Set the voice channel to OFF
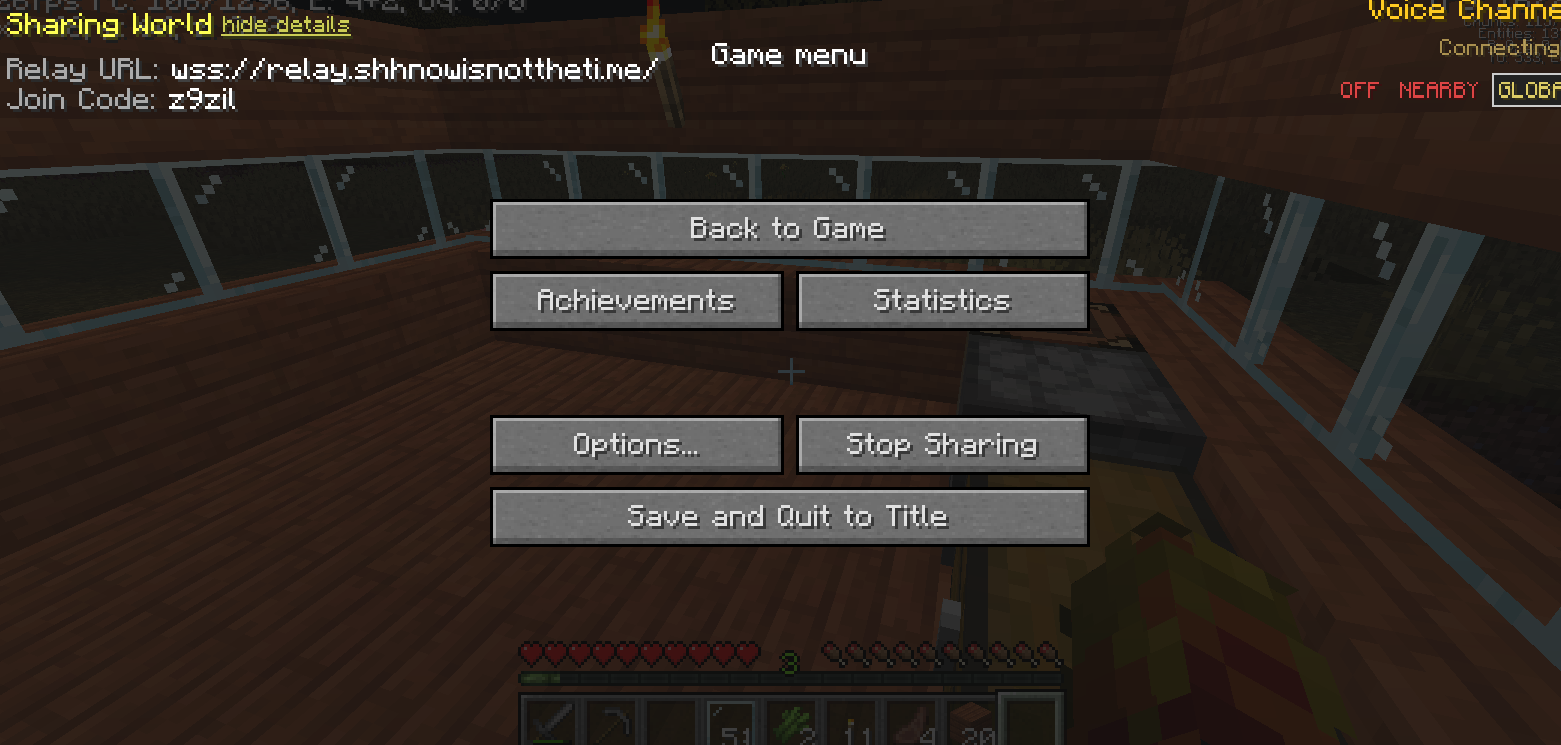 tap(1359, 91)
